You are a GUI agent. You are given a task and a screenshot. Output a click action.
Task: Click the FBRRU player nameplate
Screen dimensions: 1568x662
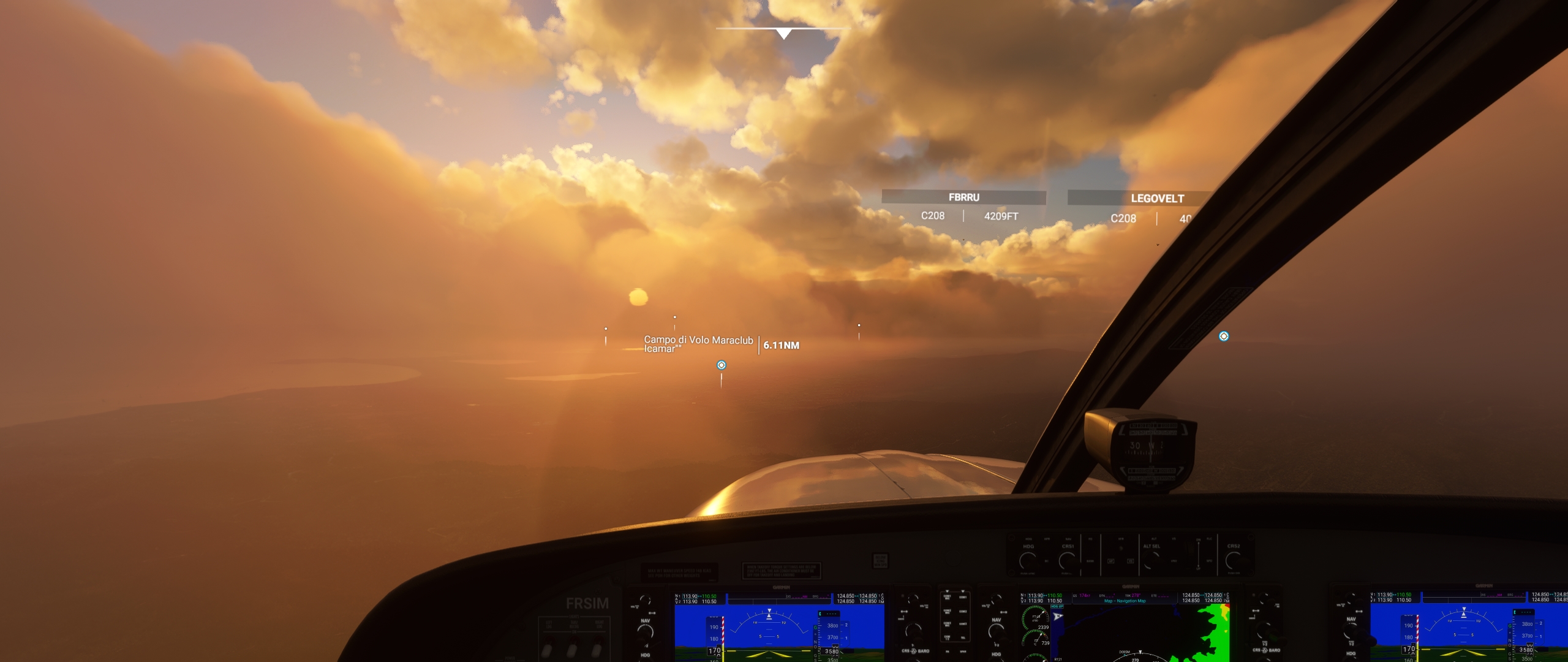(963, 197)
